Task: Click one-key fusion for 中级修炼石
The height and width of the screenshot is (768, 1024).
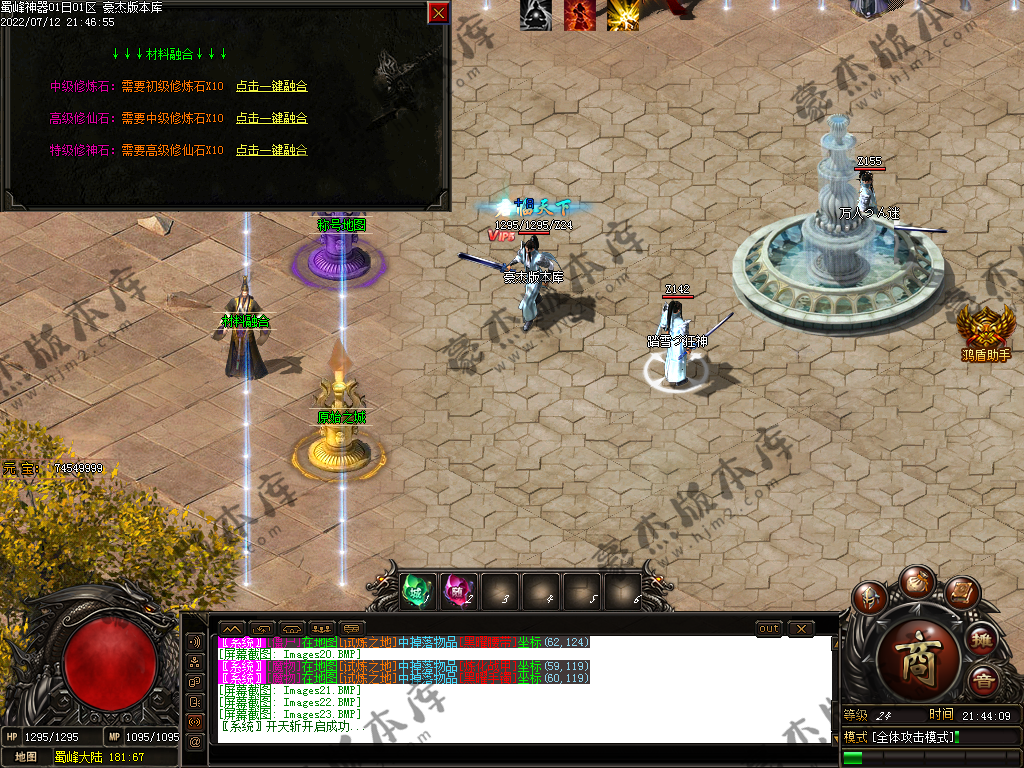Action: coord(271,87)
